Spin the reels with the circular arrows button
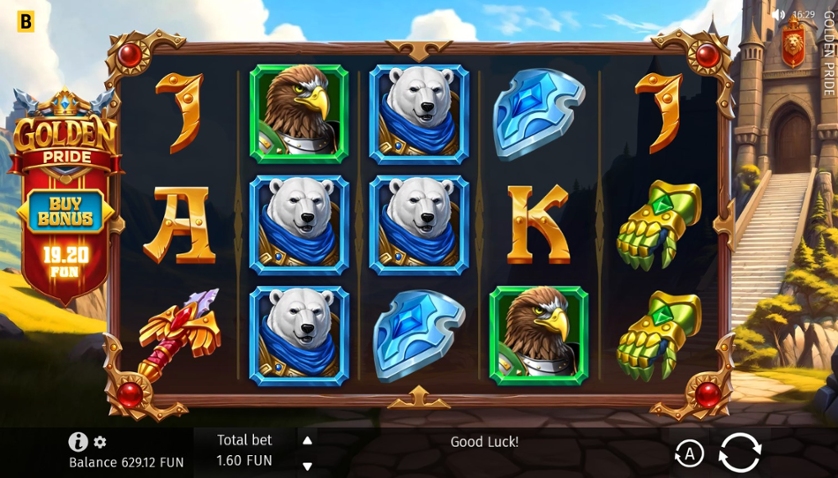The height and width of the screenshot is (478, 838). point(739,453)
